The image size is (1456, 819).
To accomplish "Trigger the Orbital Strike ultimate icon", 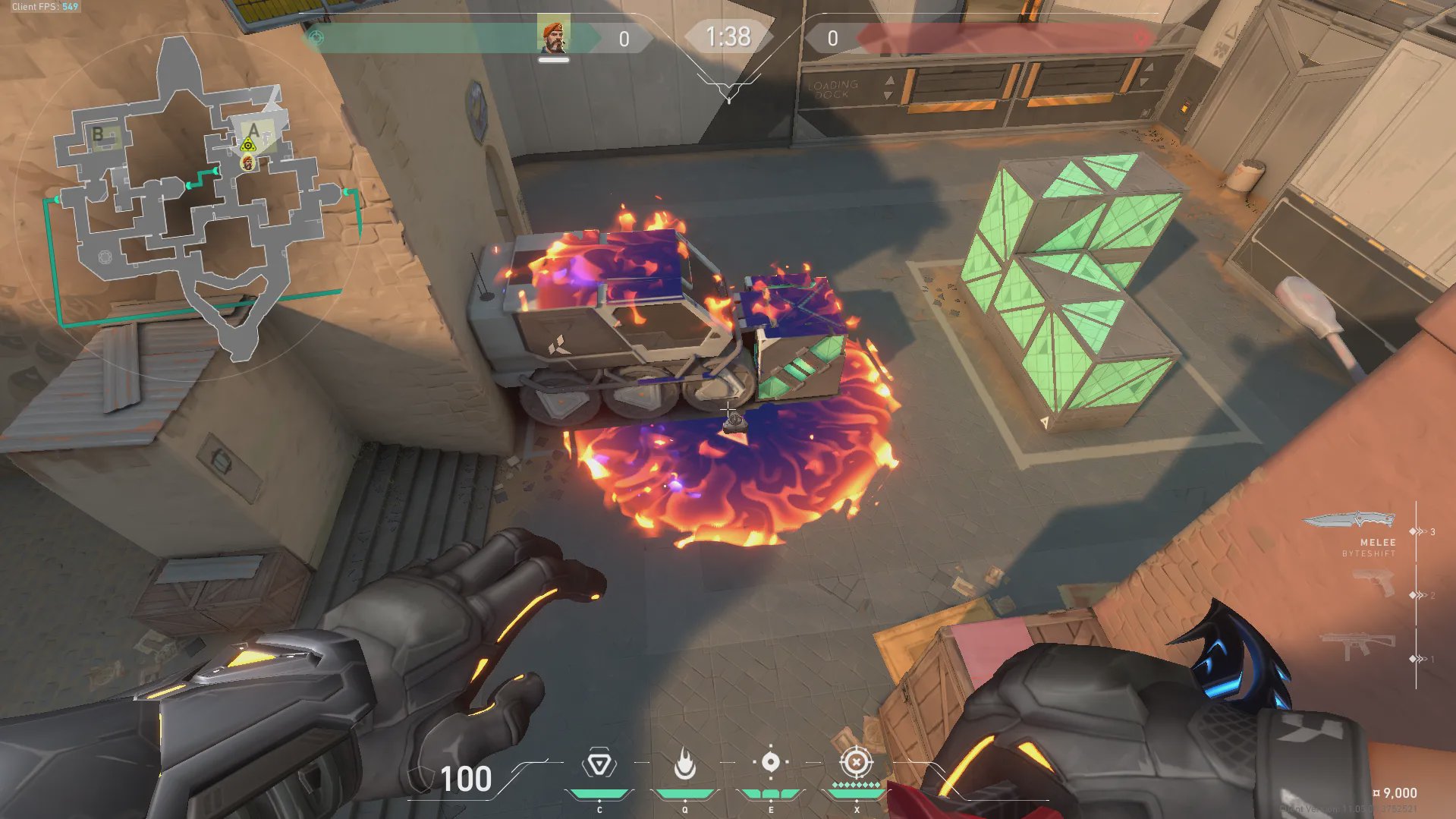I will coord(856,762).
